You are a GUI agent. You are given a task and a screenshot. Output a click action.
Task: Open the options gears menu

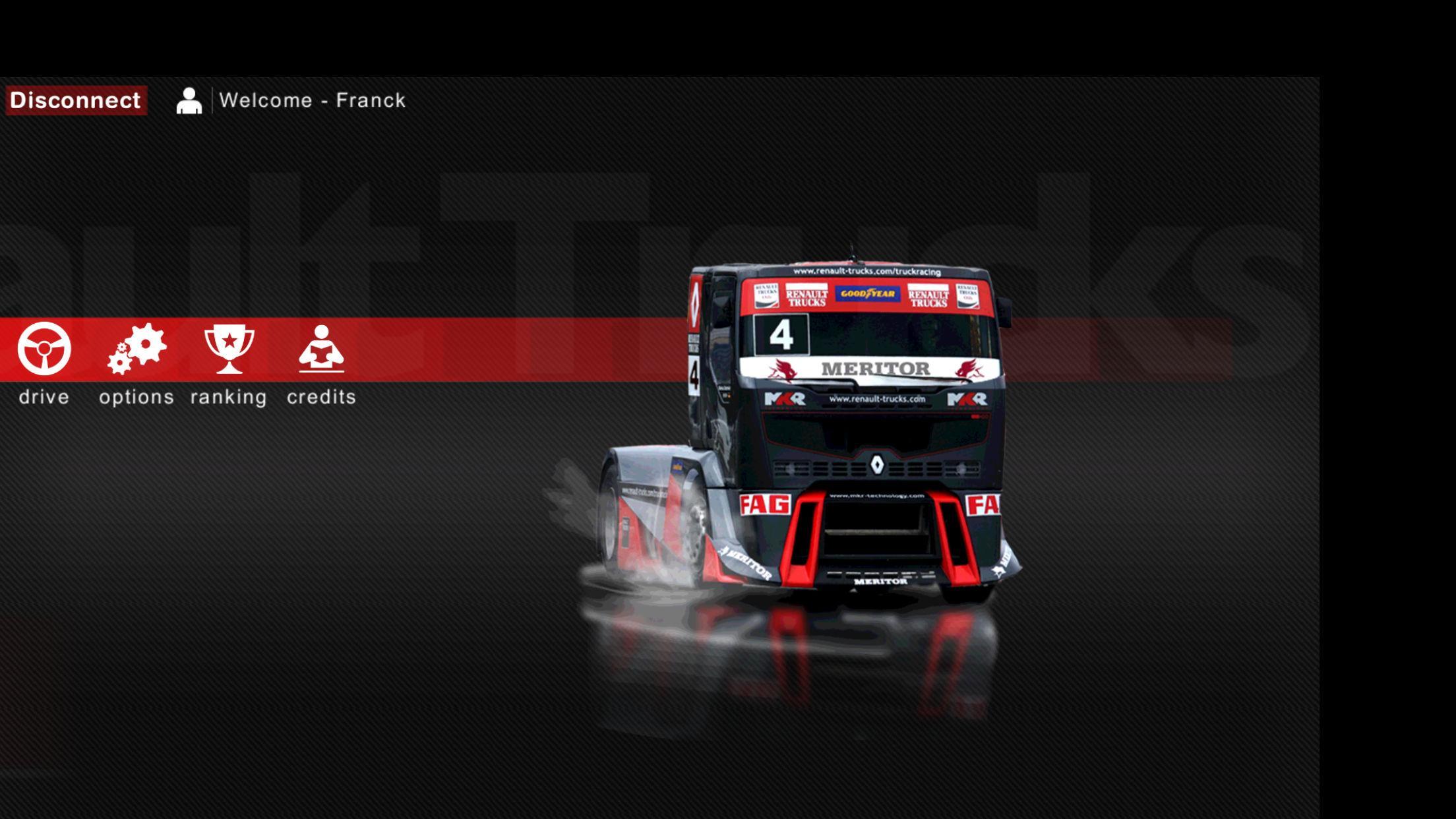[x=137, y=349]
